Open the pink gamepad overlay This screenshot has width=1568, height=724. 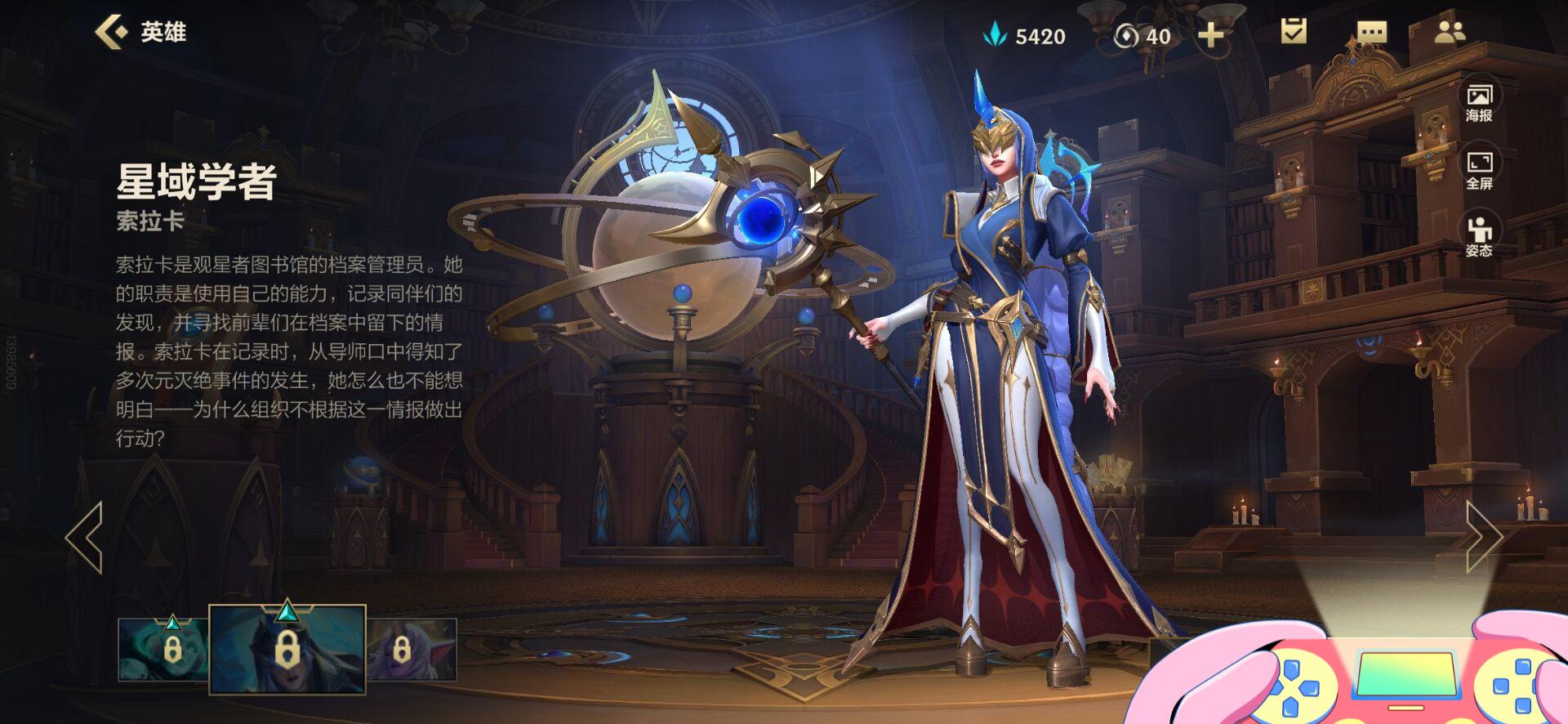coord(1405,674)
